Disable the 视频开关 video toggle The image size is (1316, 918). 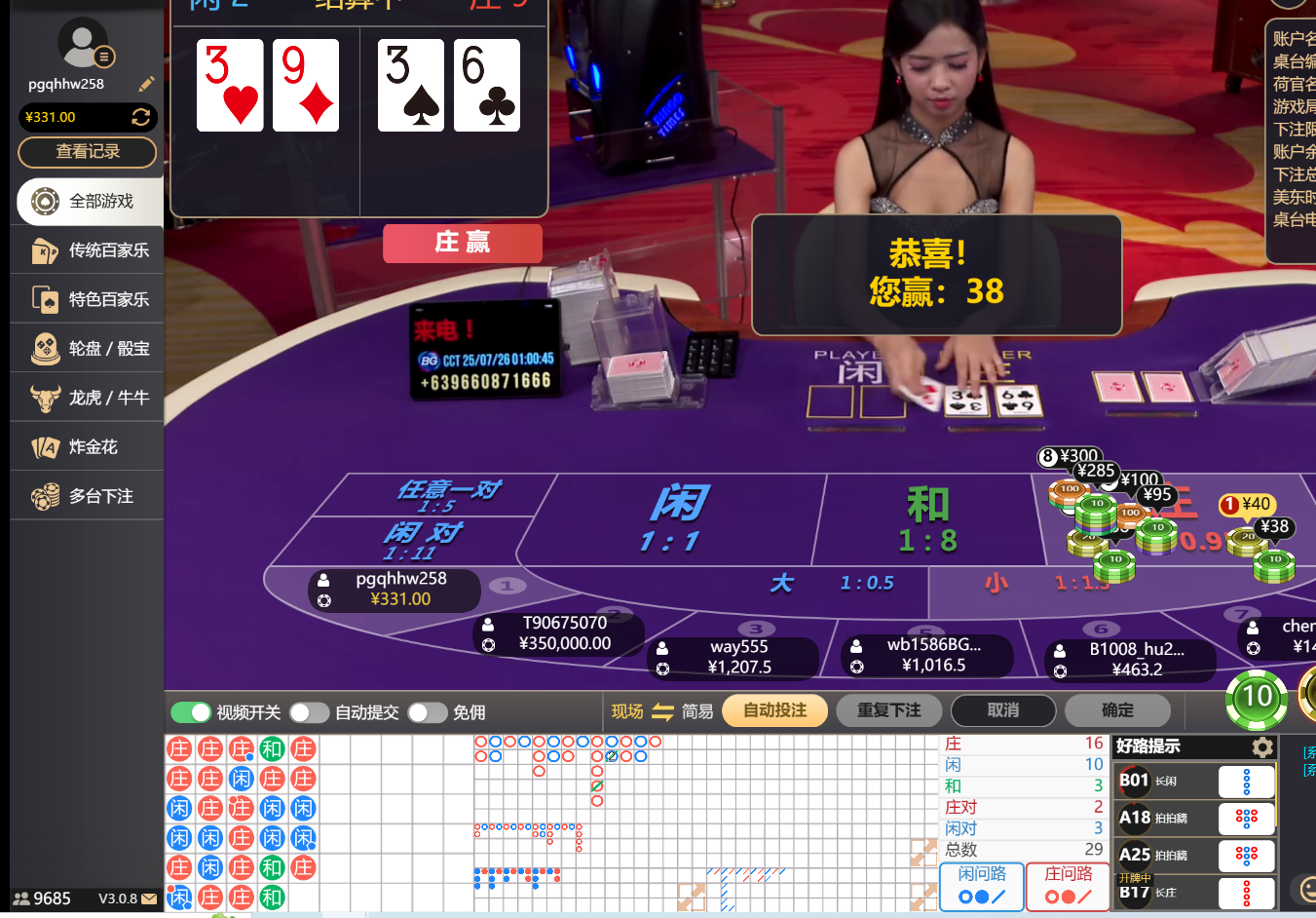click(192, 712)
